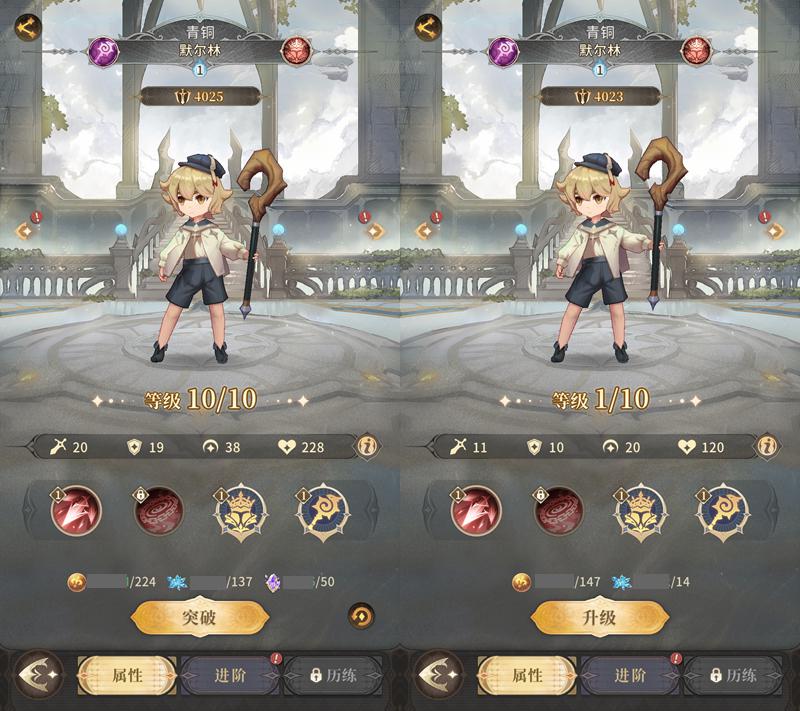
Task: Tap the 突破 breakthrough button
Action: pyautogui.click(x=199, y=618)
